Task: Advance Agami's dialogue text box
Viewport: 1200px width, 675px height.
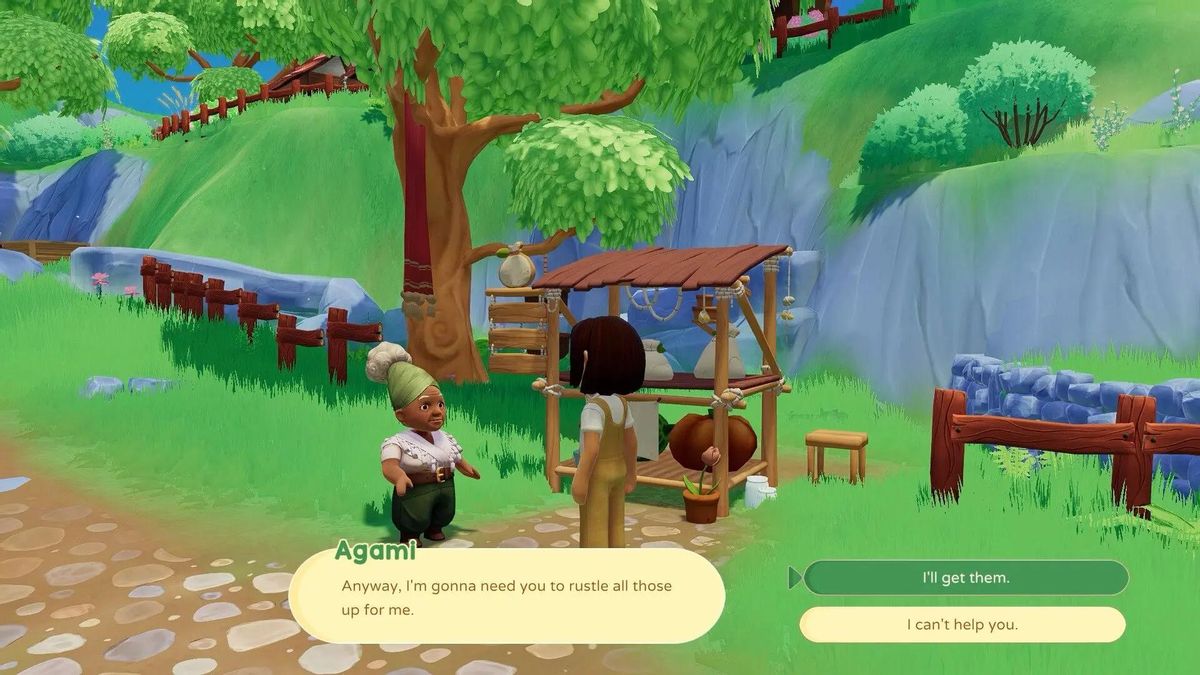Action: coord(507,596)
